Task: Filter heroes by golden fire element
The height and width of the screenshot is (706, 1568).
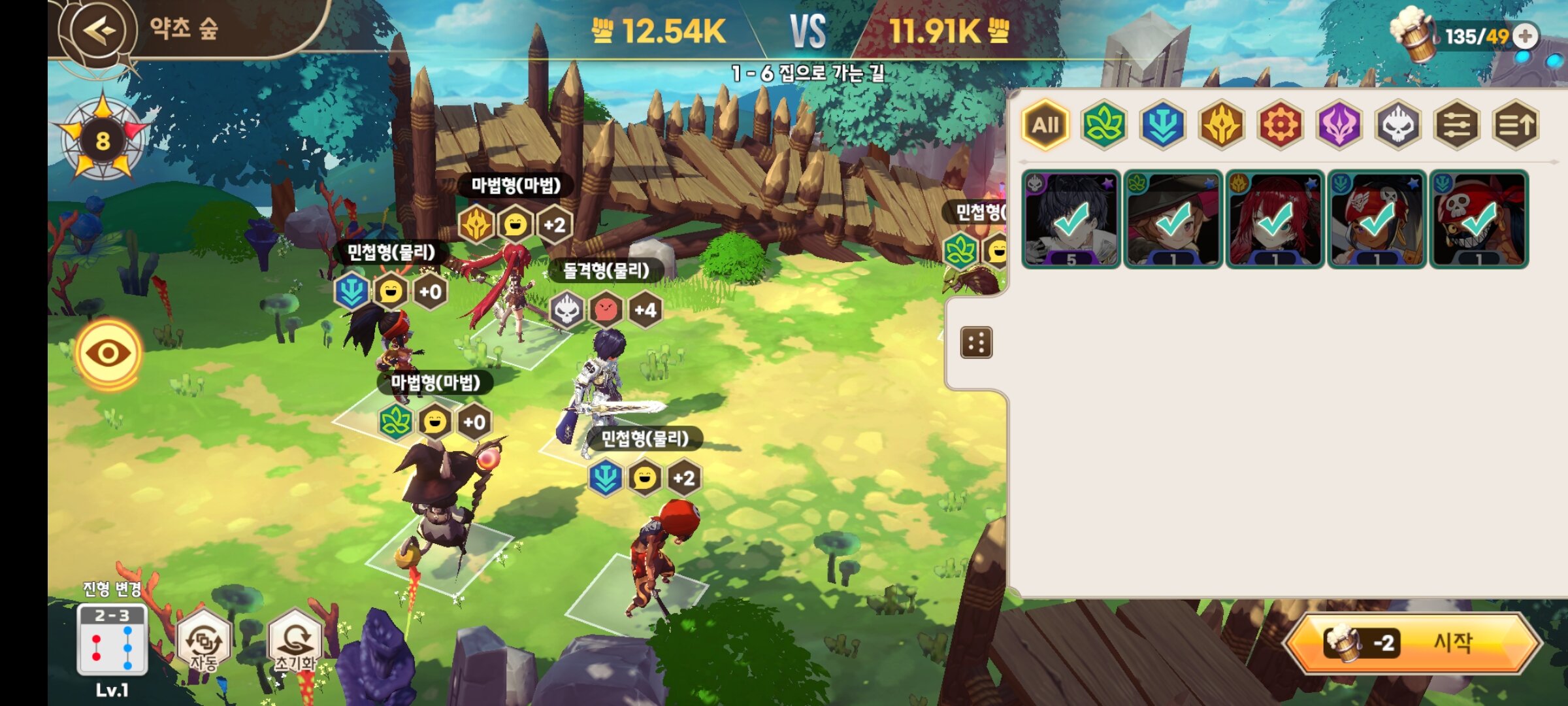Action: coord(1222,125)
